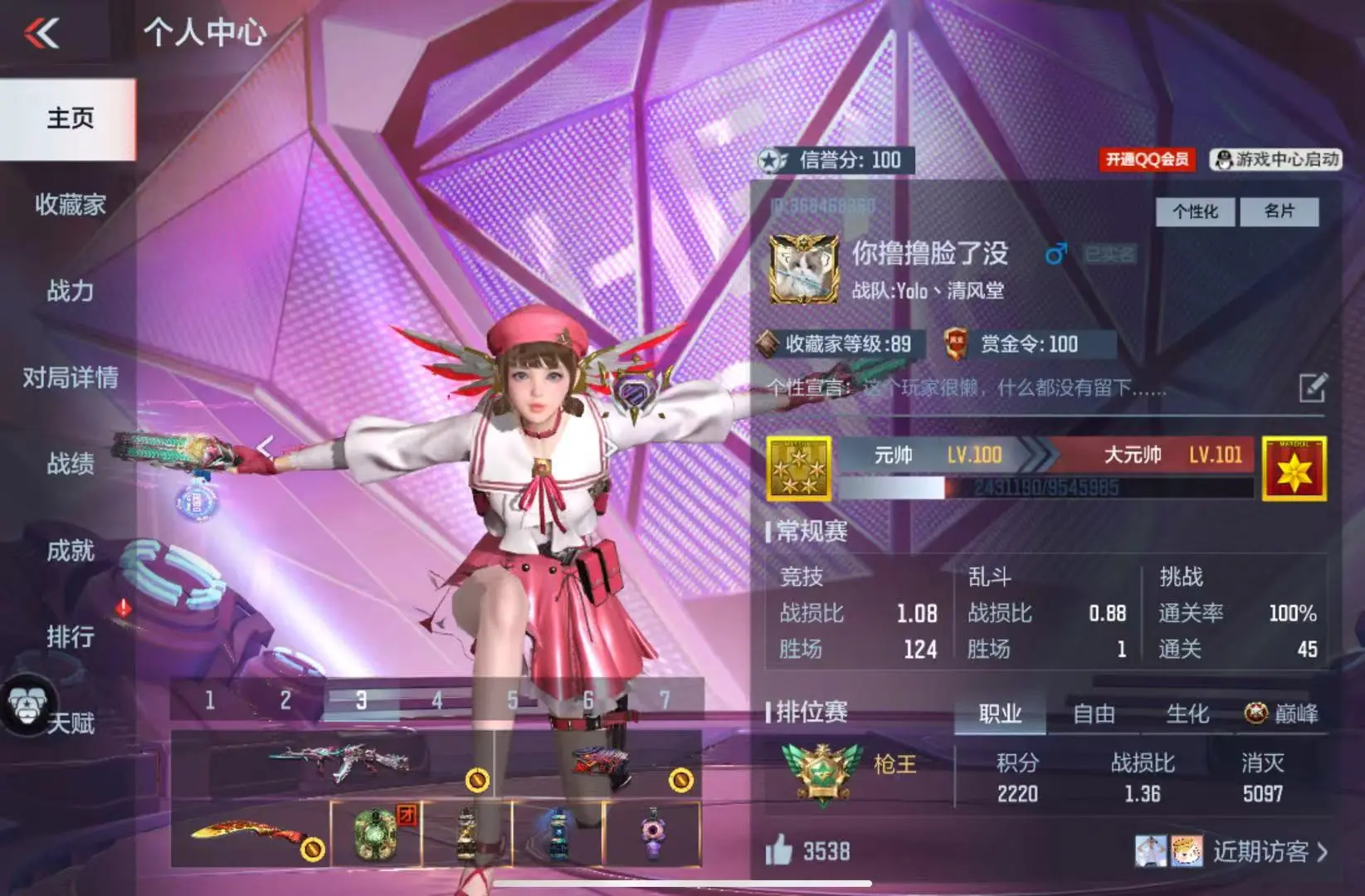Viewport: 1365px width, 896px height.
Task: Open the 个性化 customization button
Action: [x=1195, y=212]
